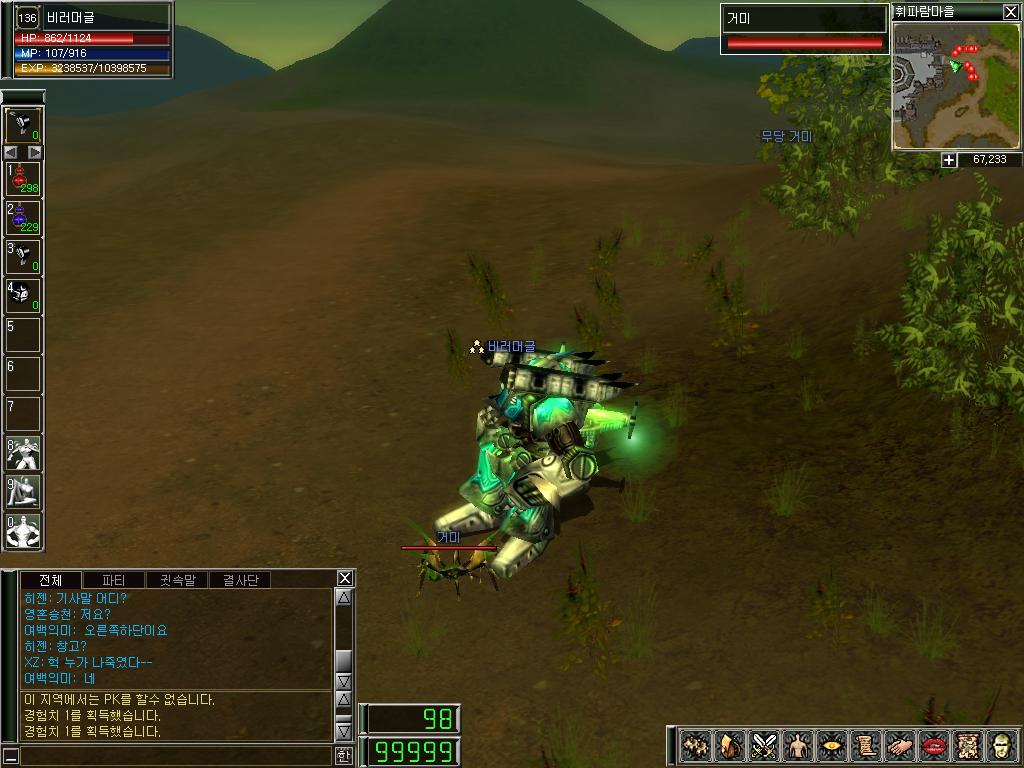Go to next hotbar page with right arrow

tap(35, 152)
